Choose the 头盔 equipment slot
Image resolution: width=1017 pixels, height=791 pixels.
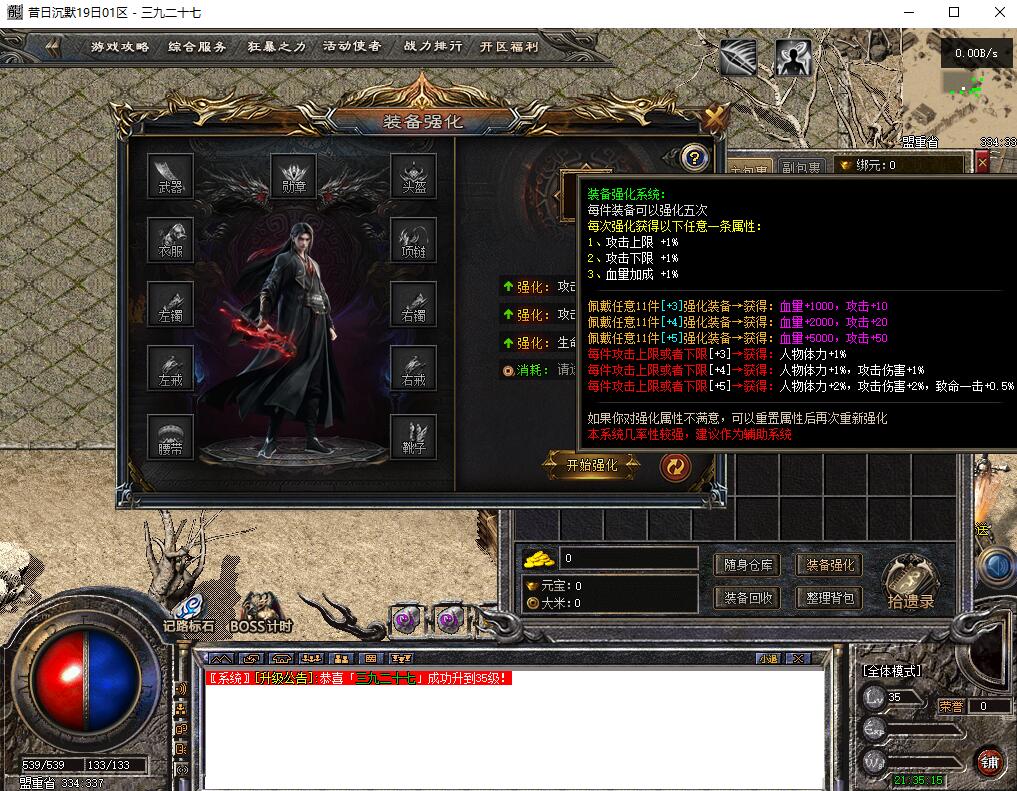tap(413, 176)
